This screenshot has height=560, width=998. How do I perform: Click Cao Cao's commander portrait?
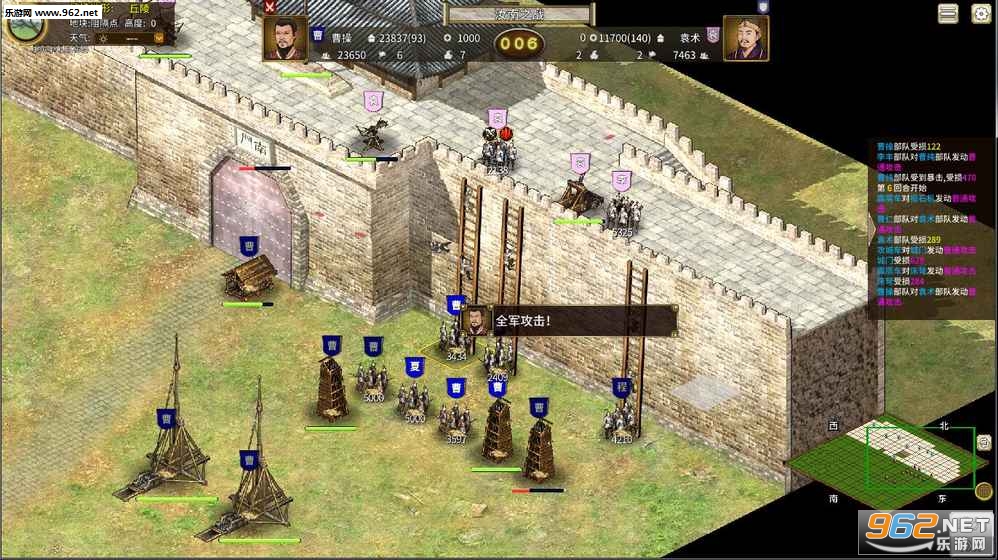point(285,38)
